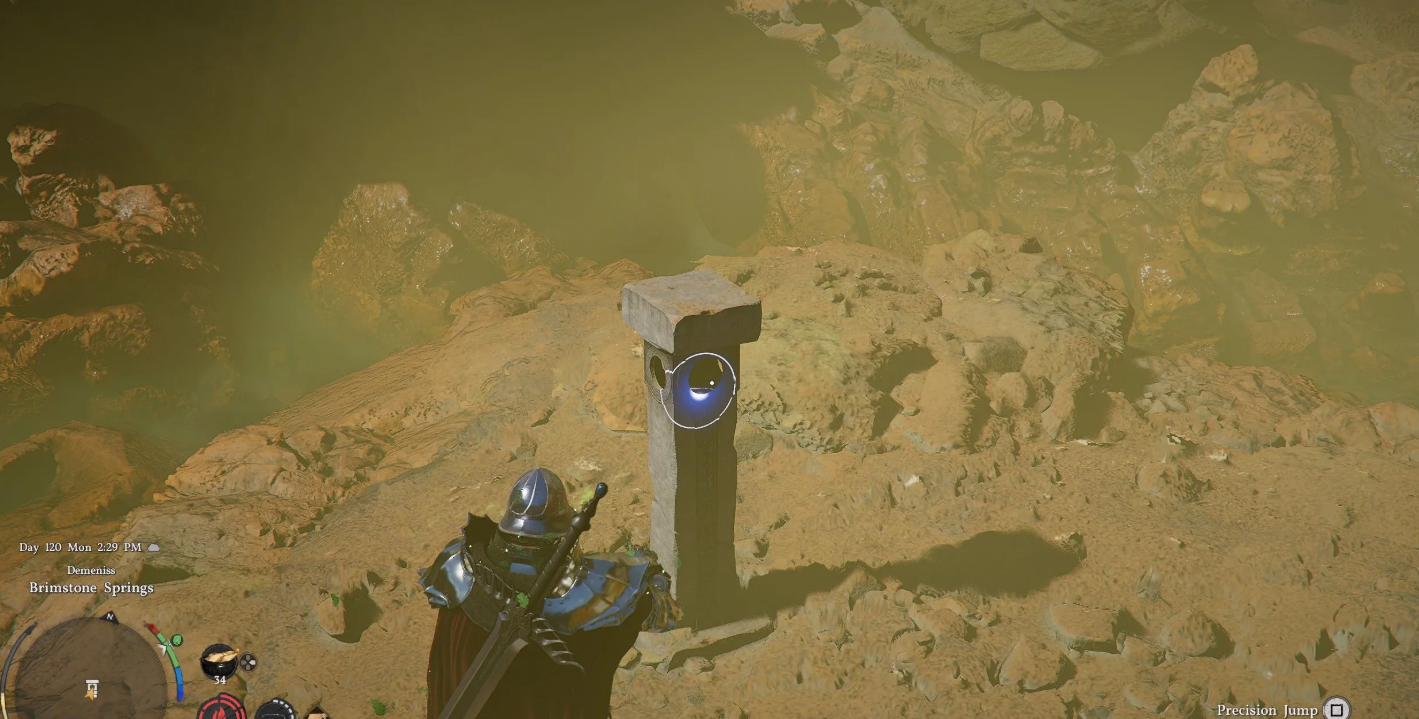Image resolution: width=1419 pixels, height=719 pixels.
Task: Select the cooking pot food item slot
Action: [x=219, y=661]
